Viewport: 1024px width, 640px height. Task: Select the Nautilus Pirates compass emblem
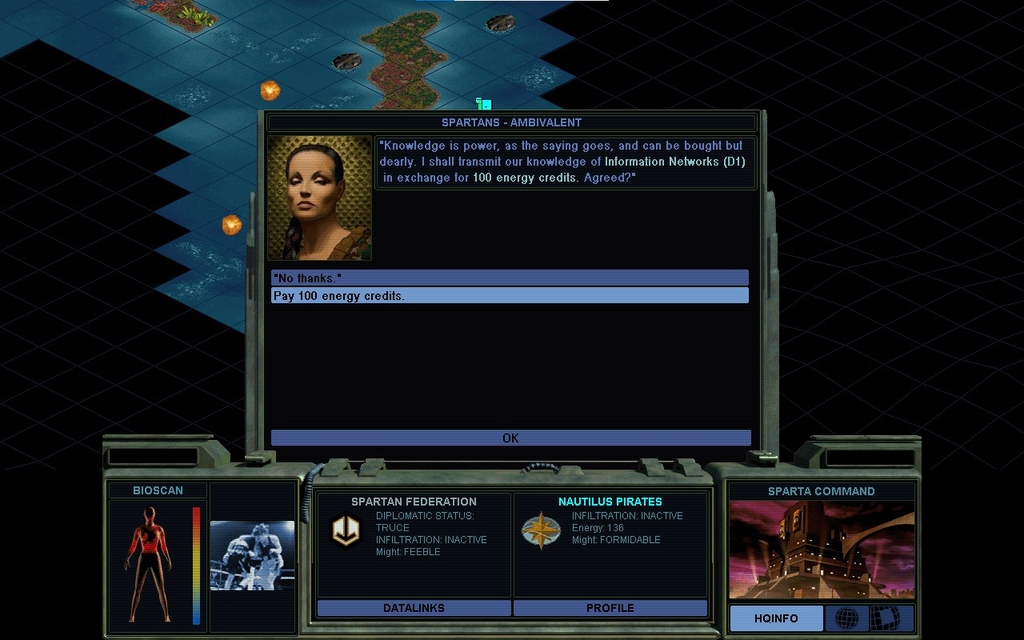pos(541,531)
